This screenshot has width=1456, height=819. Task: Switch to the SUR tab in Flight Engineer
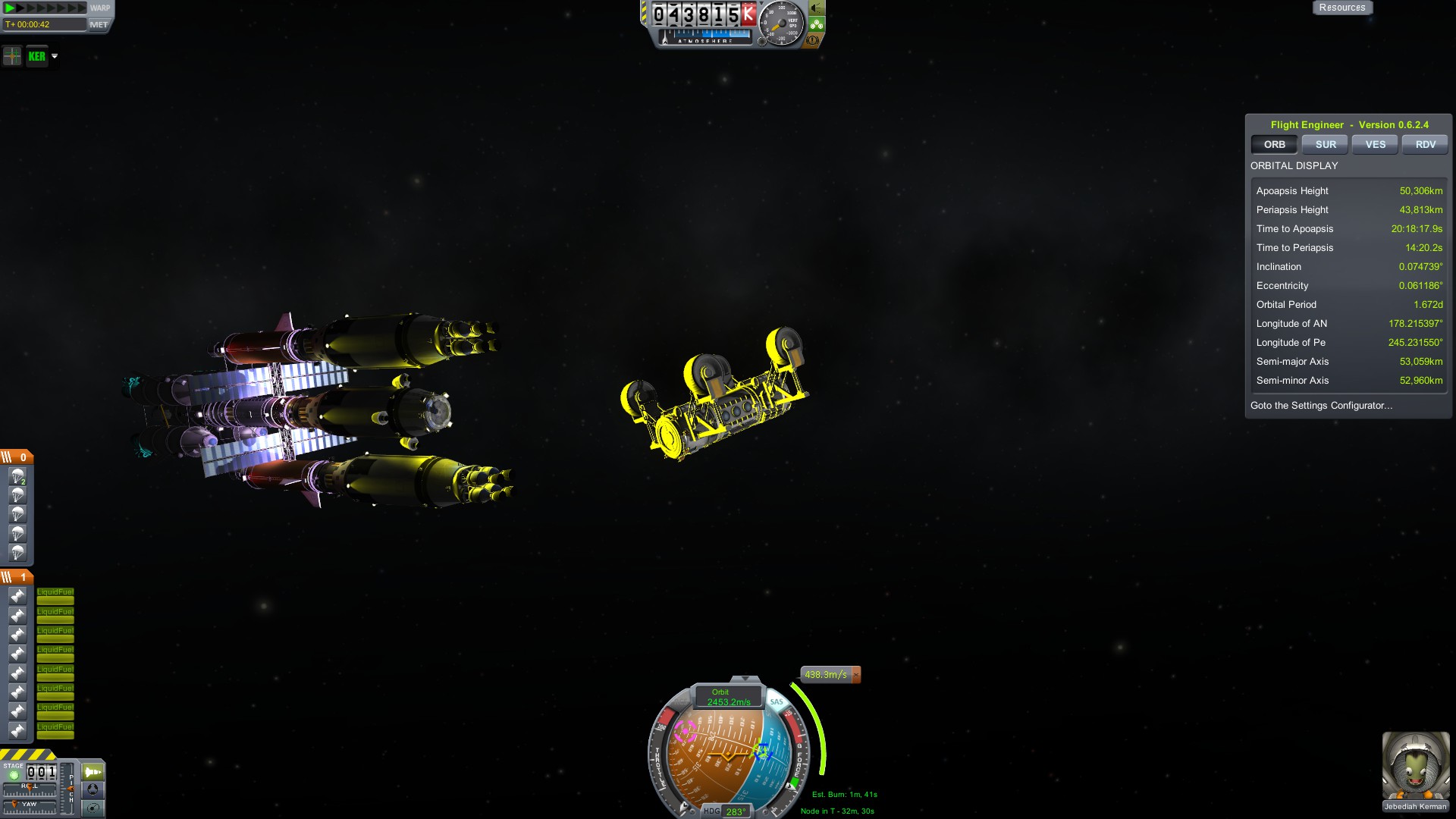click(1325, 144)
